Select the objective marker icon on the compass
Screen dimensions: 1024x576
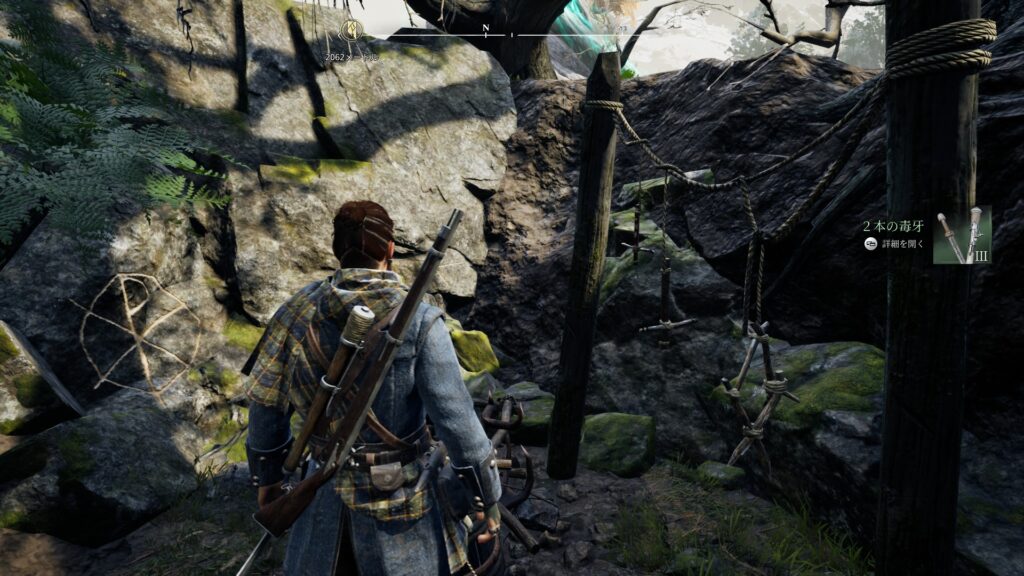pyautogui.click(x=350, y=30)
